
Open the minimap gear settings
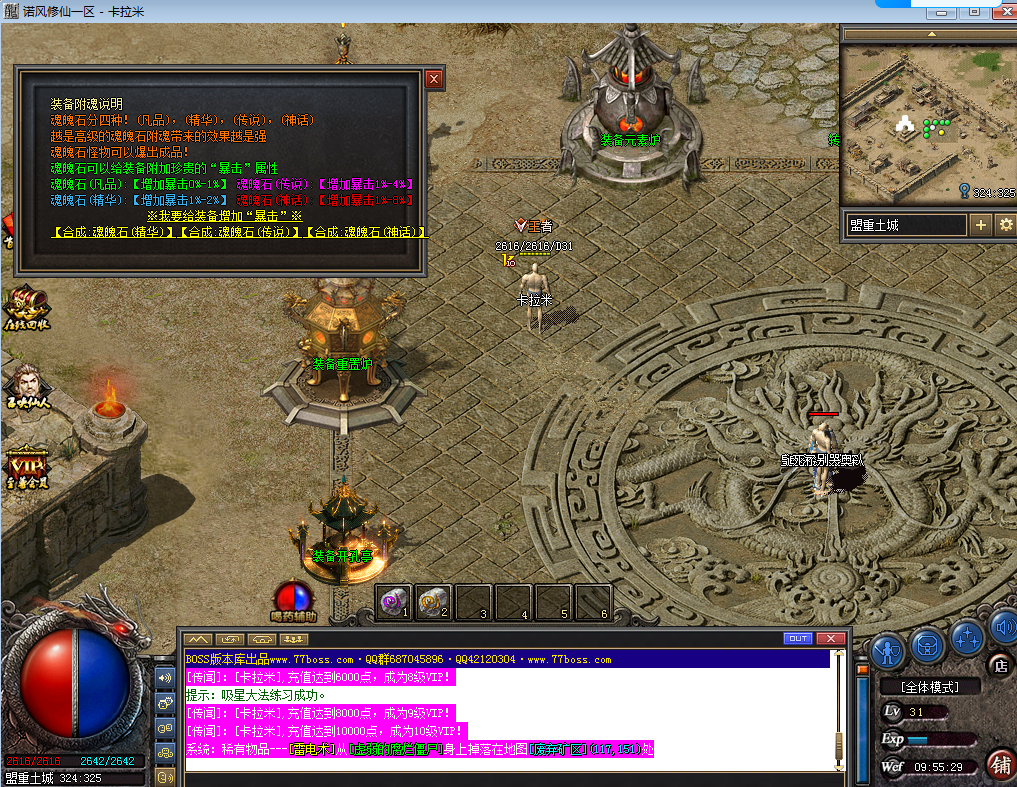click(1005, 225)
